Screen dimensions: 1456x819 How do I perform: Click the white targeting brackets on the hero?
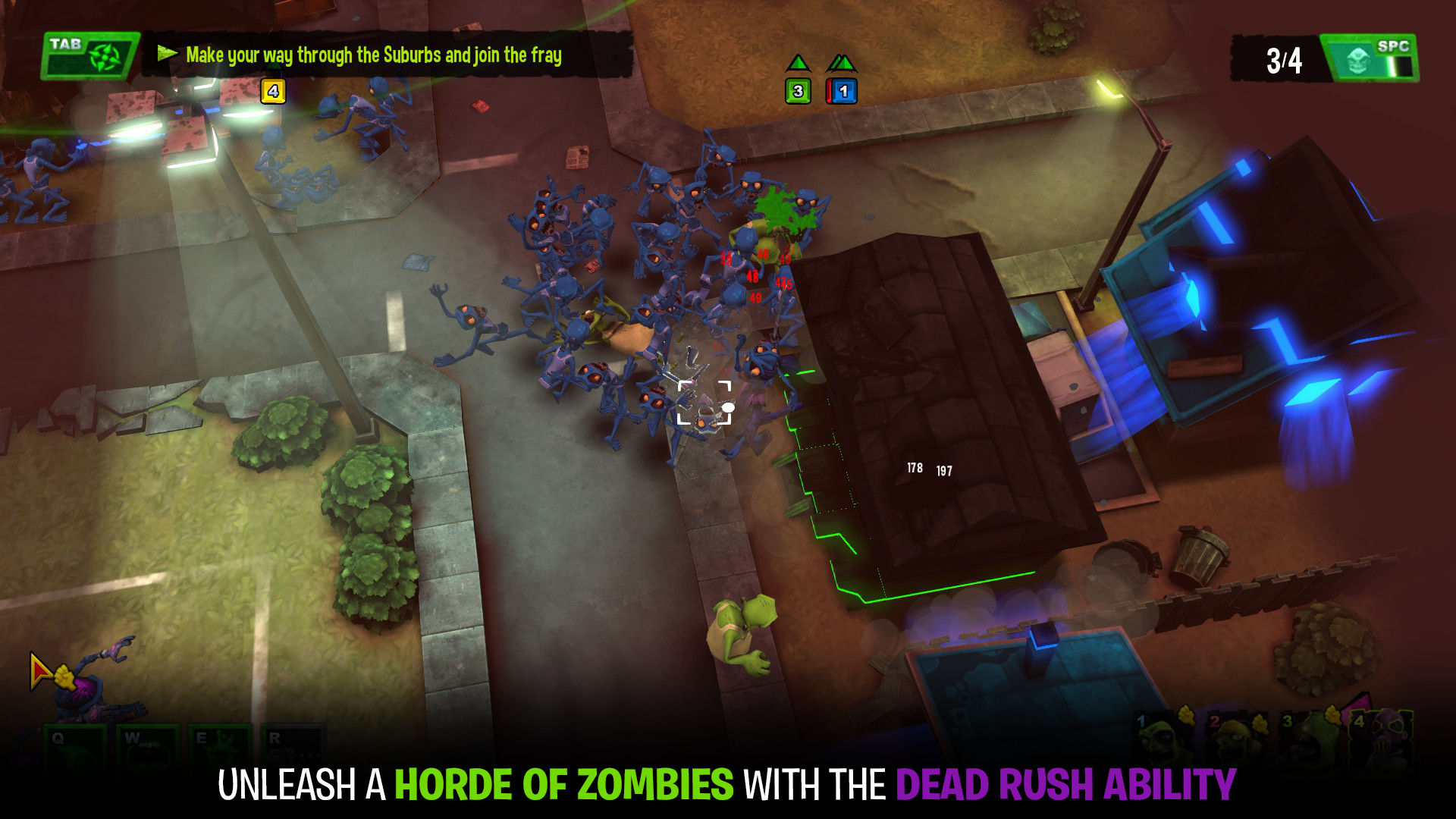coord(703,402)
